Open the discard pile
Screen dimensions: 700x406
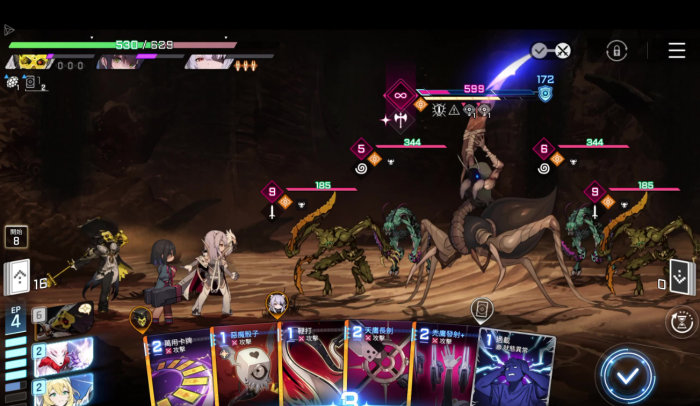680,277
